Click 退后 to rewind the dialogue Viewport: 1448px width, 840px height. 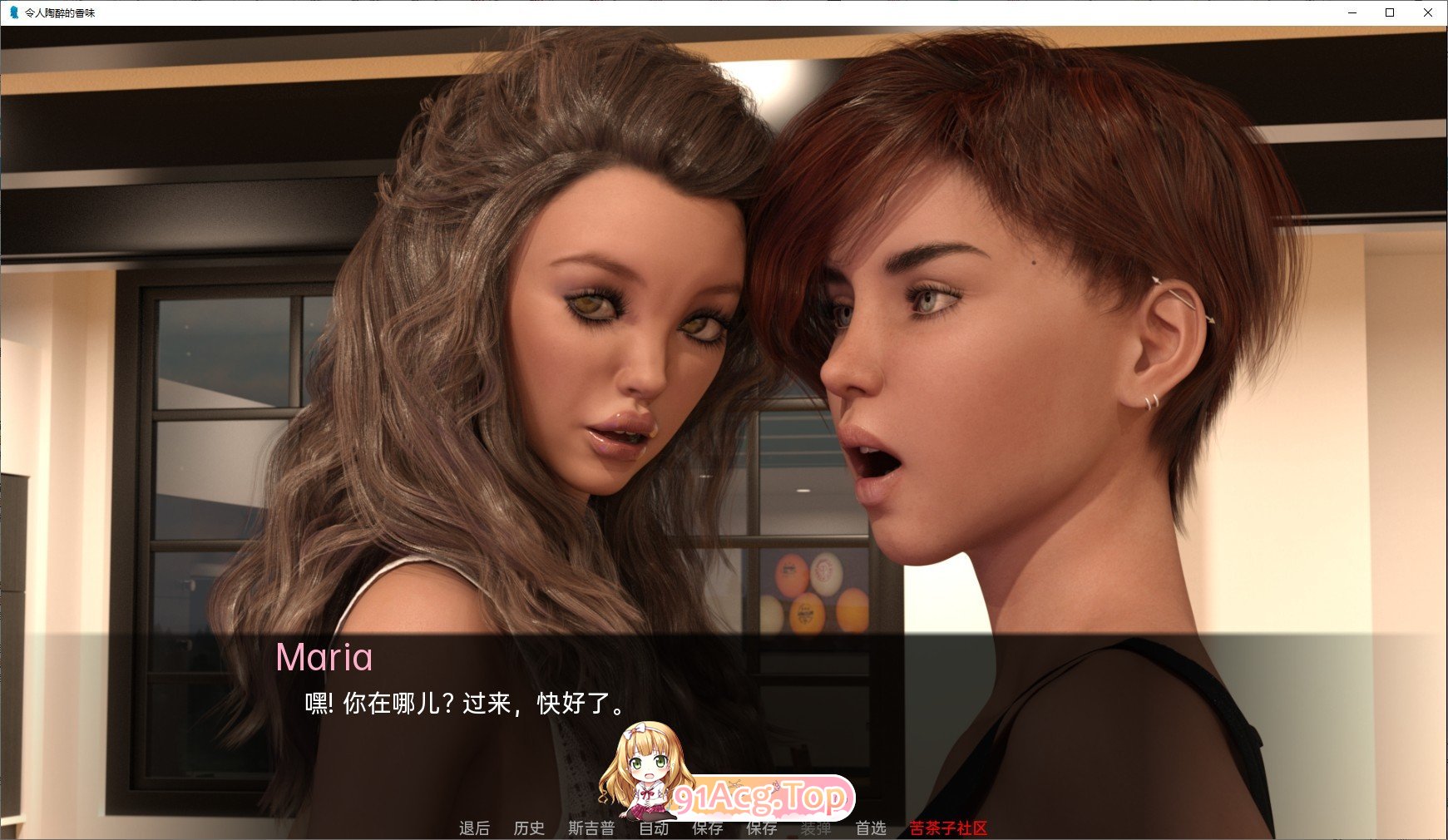point(475,828)
